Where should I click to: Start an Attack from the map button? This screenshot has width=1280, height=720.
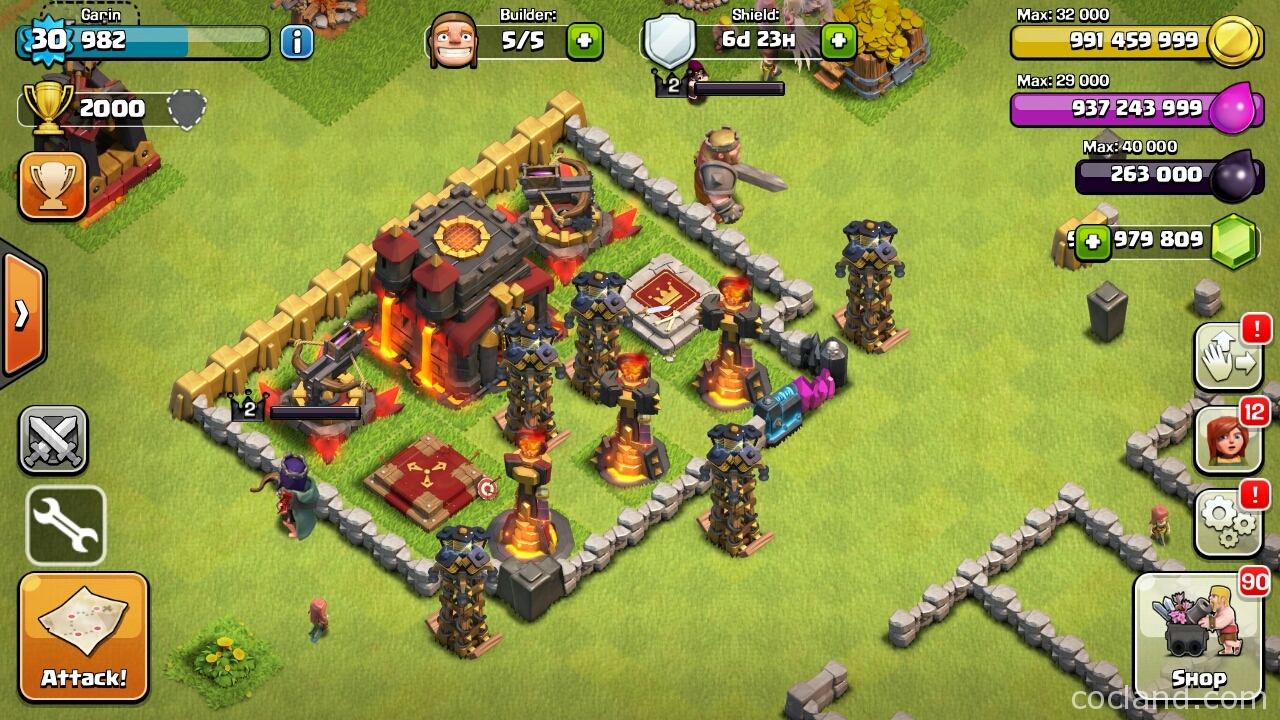coord(83,637)
